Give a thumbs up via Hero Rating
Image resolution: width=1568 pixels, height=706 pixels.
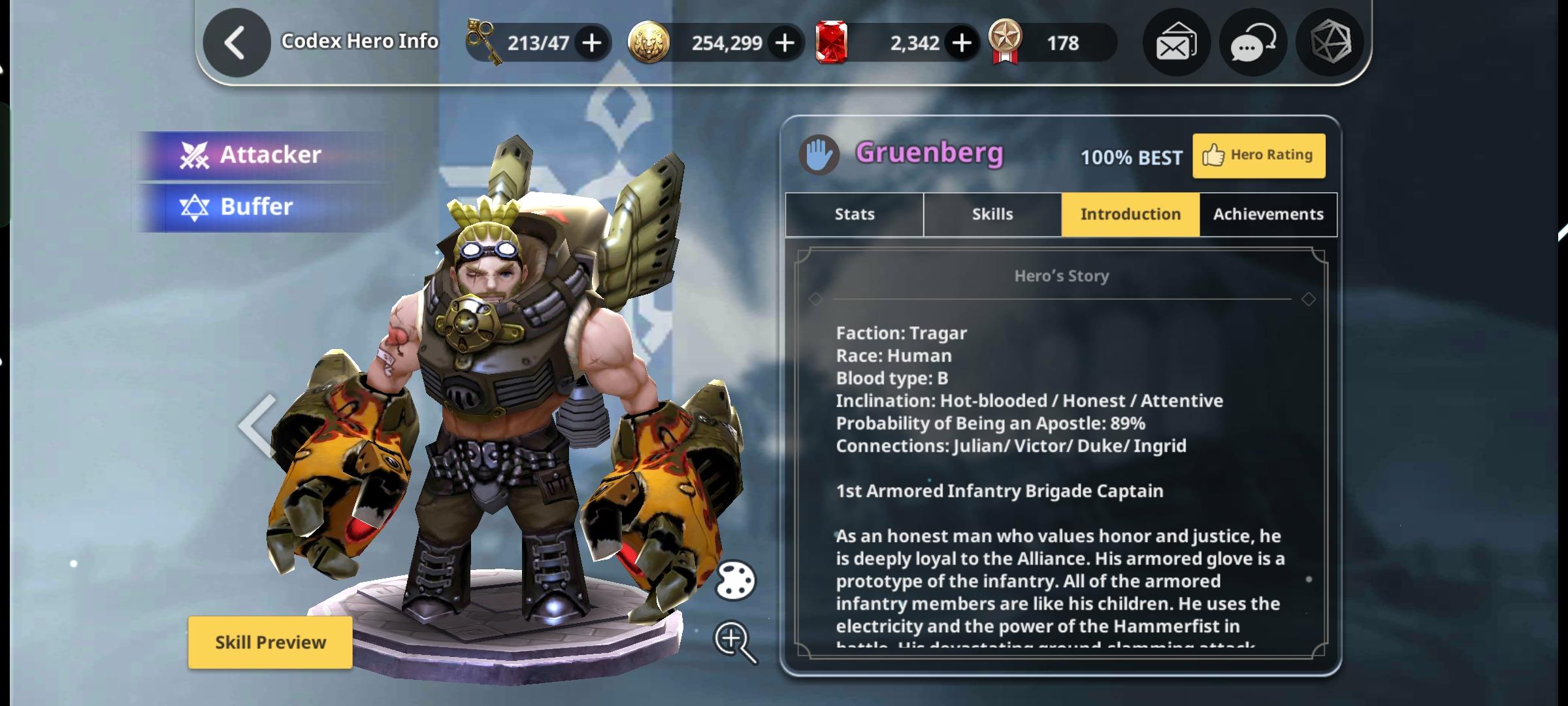click(x=1258, y=155)
